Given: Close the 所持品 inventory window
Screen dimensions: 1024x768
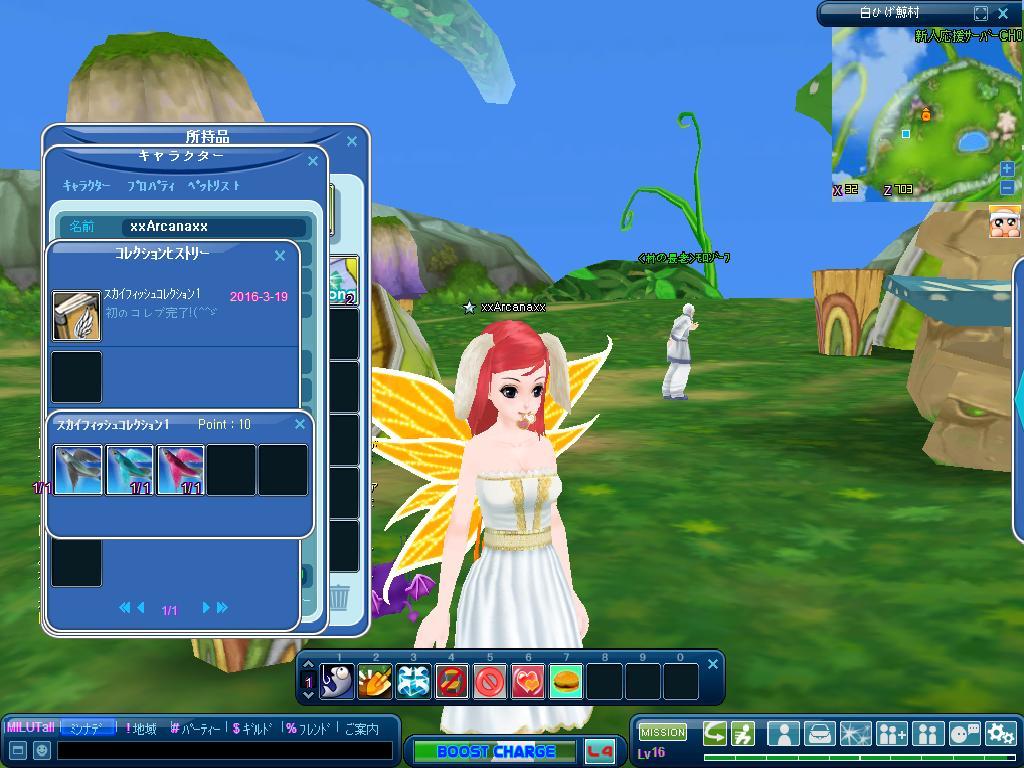Looking at the screenshot, I should (x=351, y=142).
